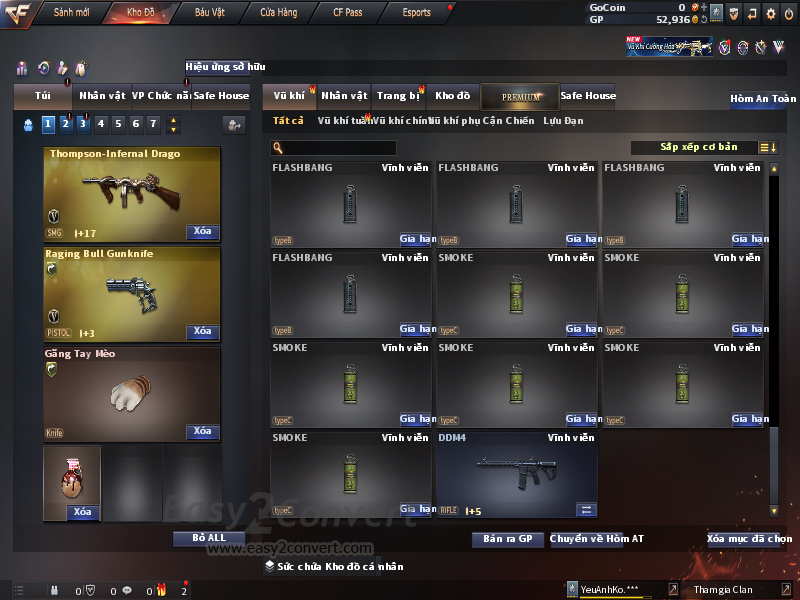Click the Bỏ ALL button

click(209, 538)
